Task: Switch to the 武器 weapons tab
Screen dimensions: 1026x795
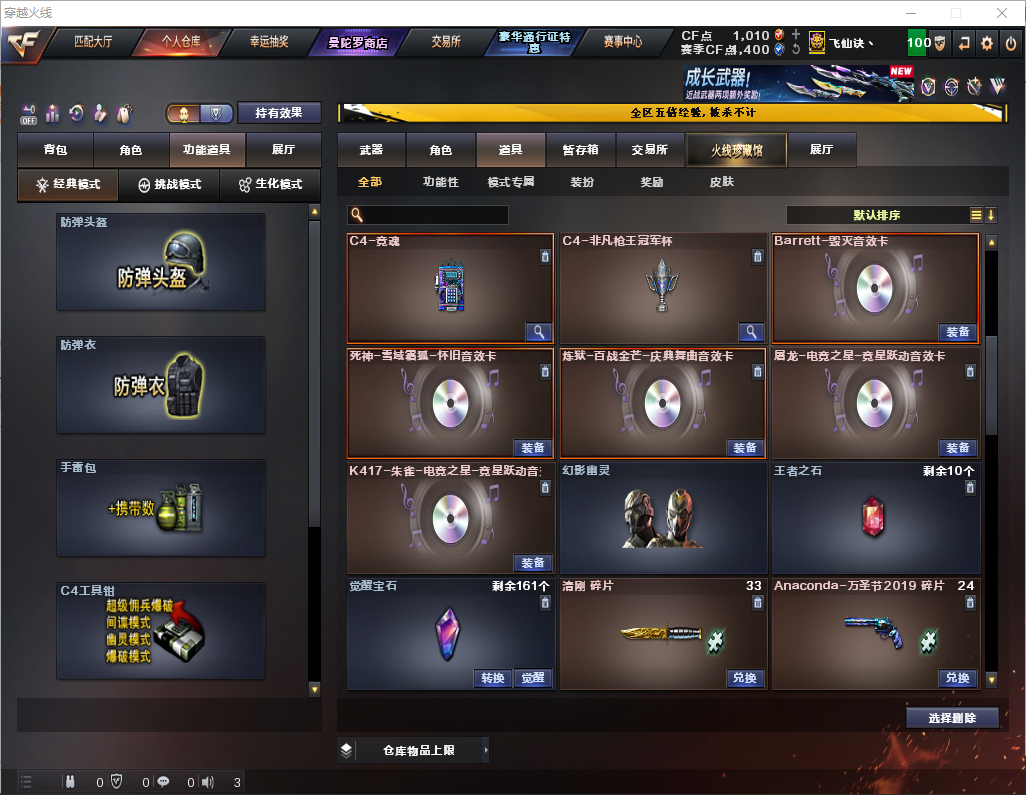Action: point(371,150)
